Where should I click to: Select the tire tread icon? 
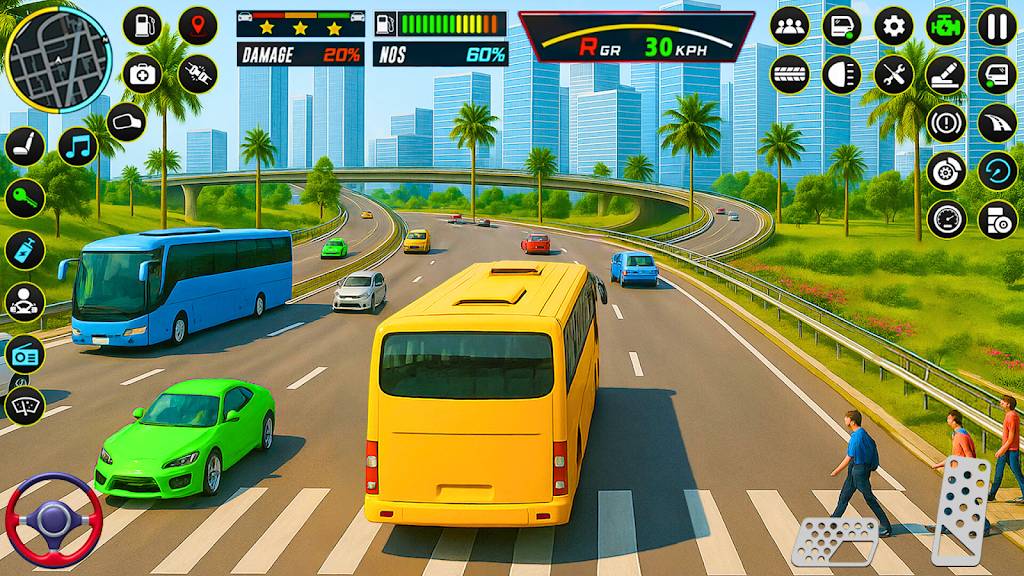790,74
